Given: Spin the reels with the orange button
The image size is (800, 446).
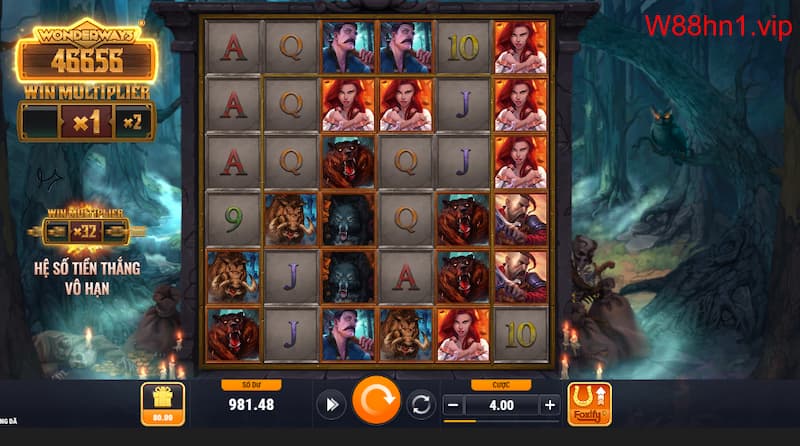Looking at the screenshot, I should 376,403.
